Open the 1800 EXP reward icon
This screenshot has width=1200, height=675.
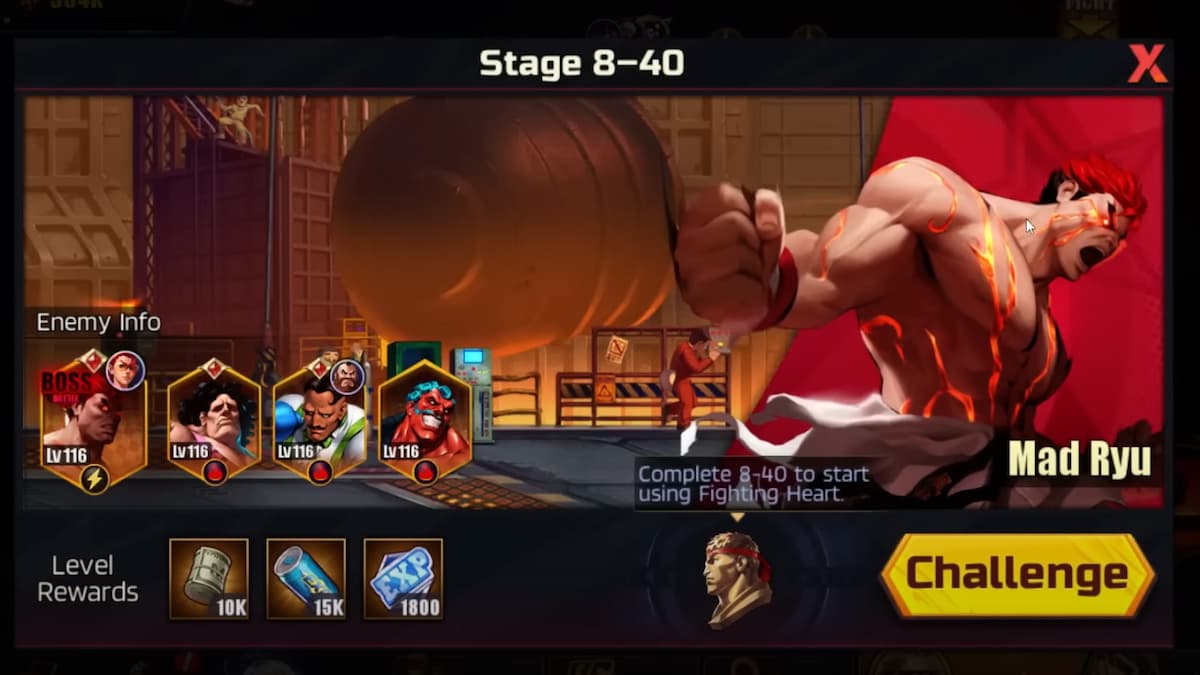tap(403, 578)
